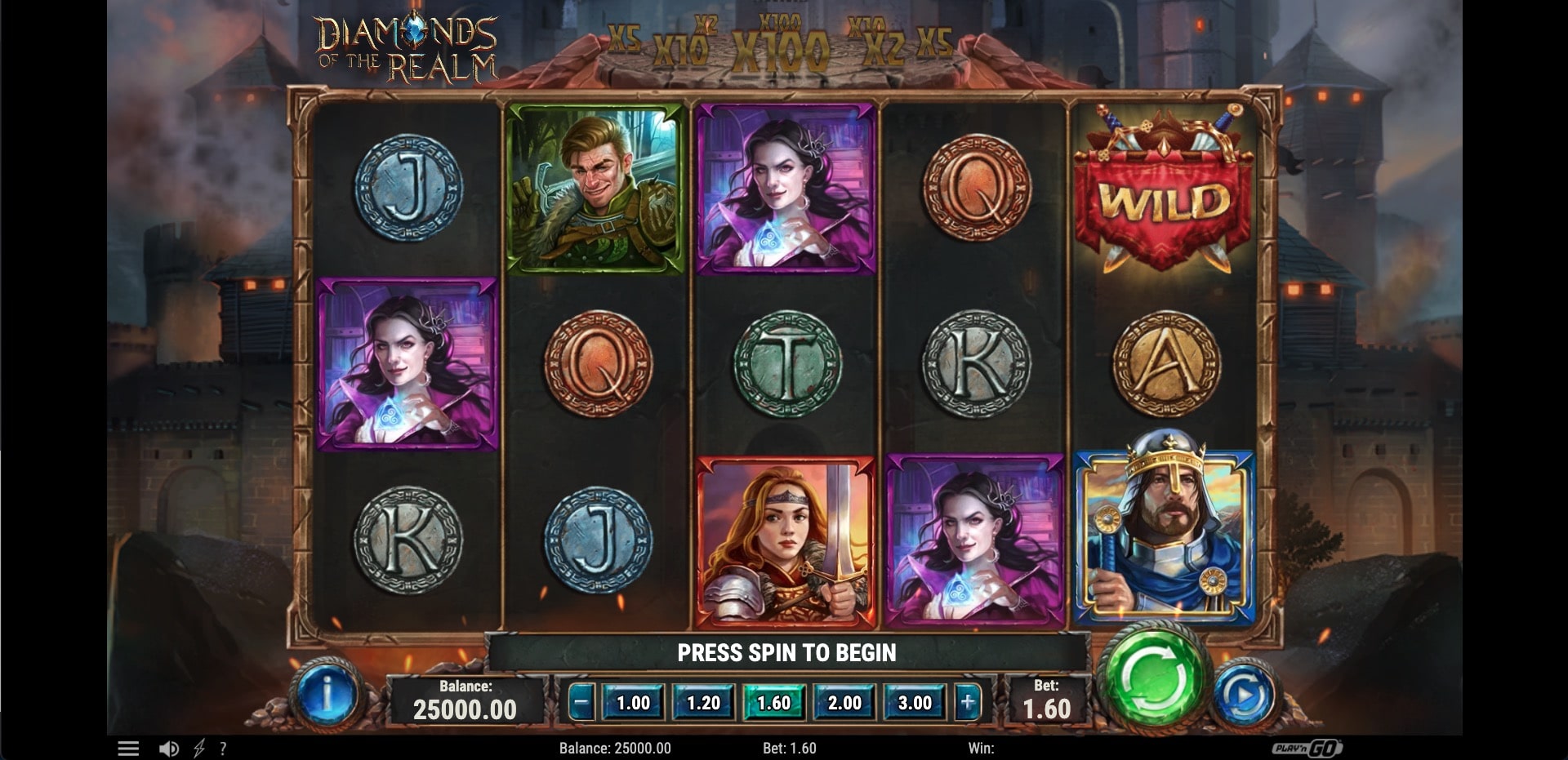
Task: Toggle the sound speaker icon
Action: pyautogui.click(x=169, y=749)
